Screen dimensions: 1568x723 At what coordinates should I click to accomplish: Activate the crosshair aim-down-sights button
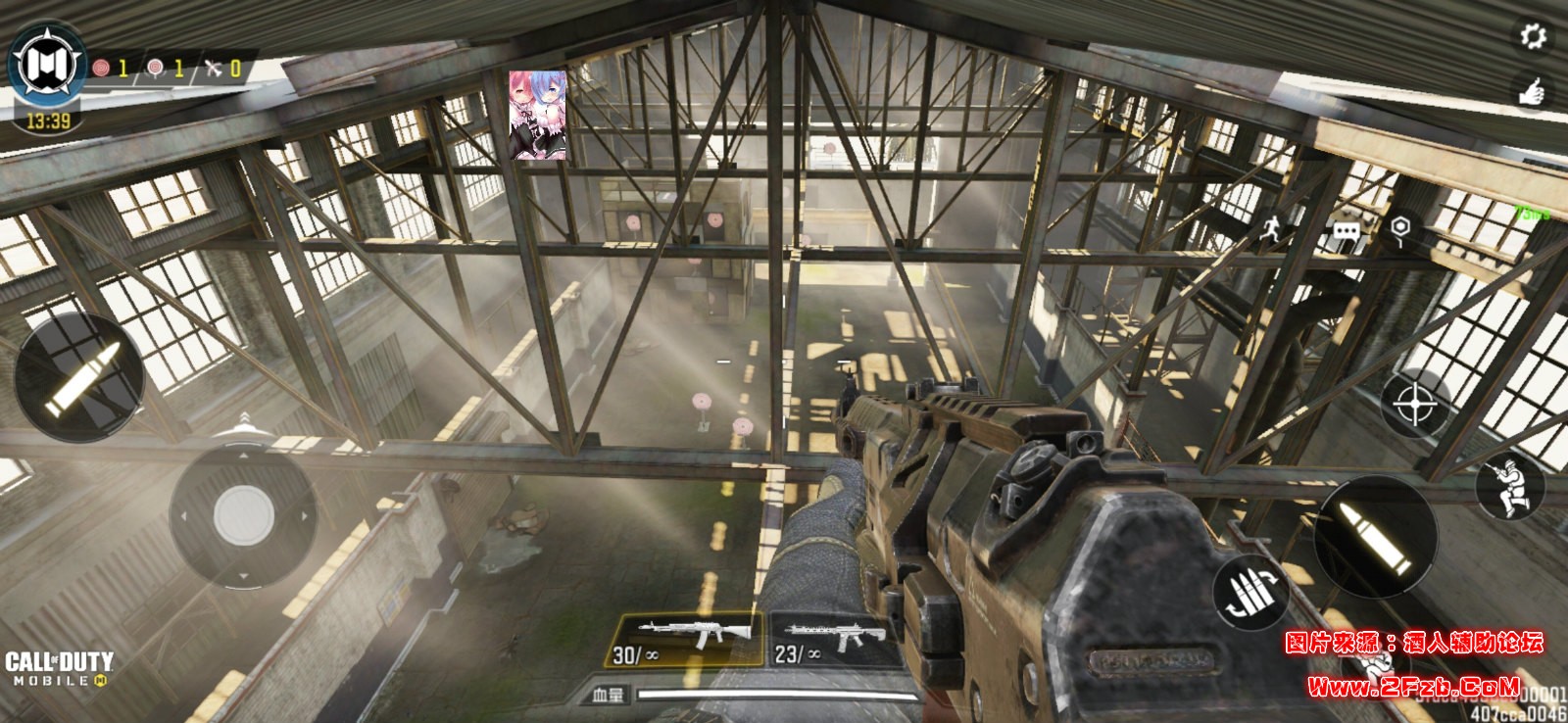tap(1416, 402)
